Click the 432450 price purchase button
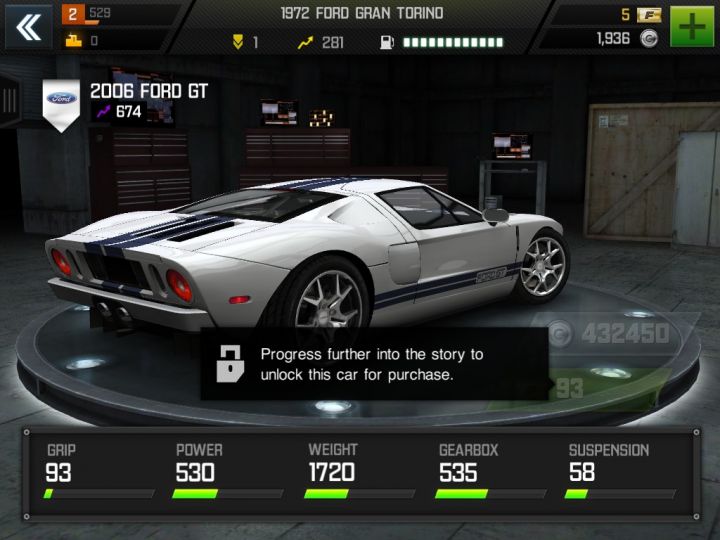Image resolution: width=720 pixels, height=540 pixels. (610, 334)
